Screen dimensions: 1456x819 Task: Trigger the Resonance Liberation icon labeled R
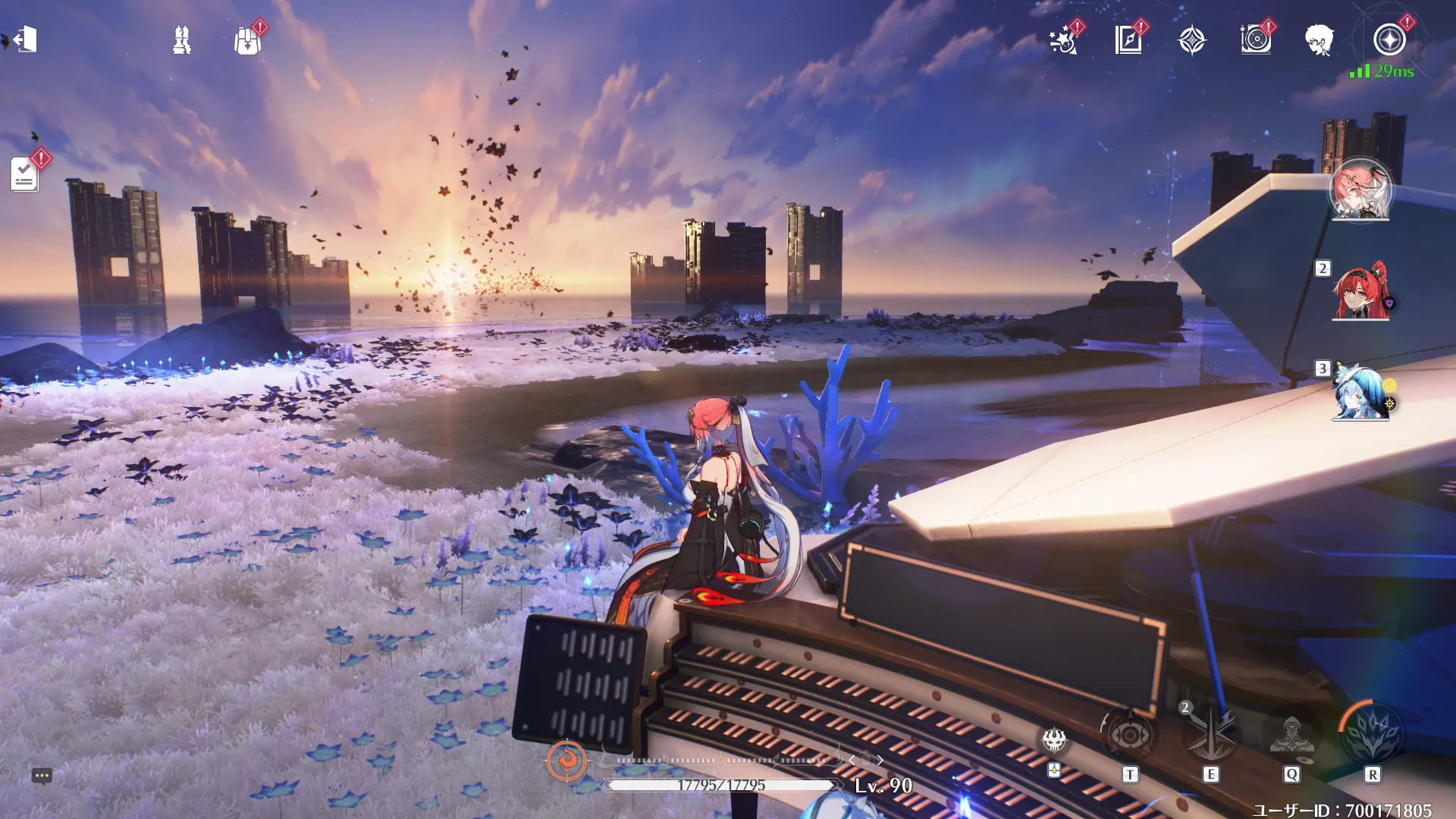click(1372, 733)
